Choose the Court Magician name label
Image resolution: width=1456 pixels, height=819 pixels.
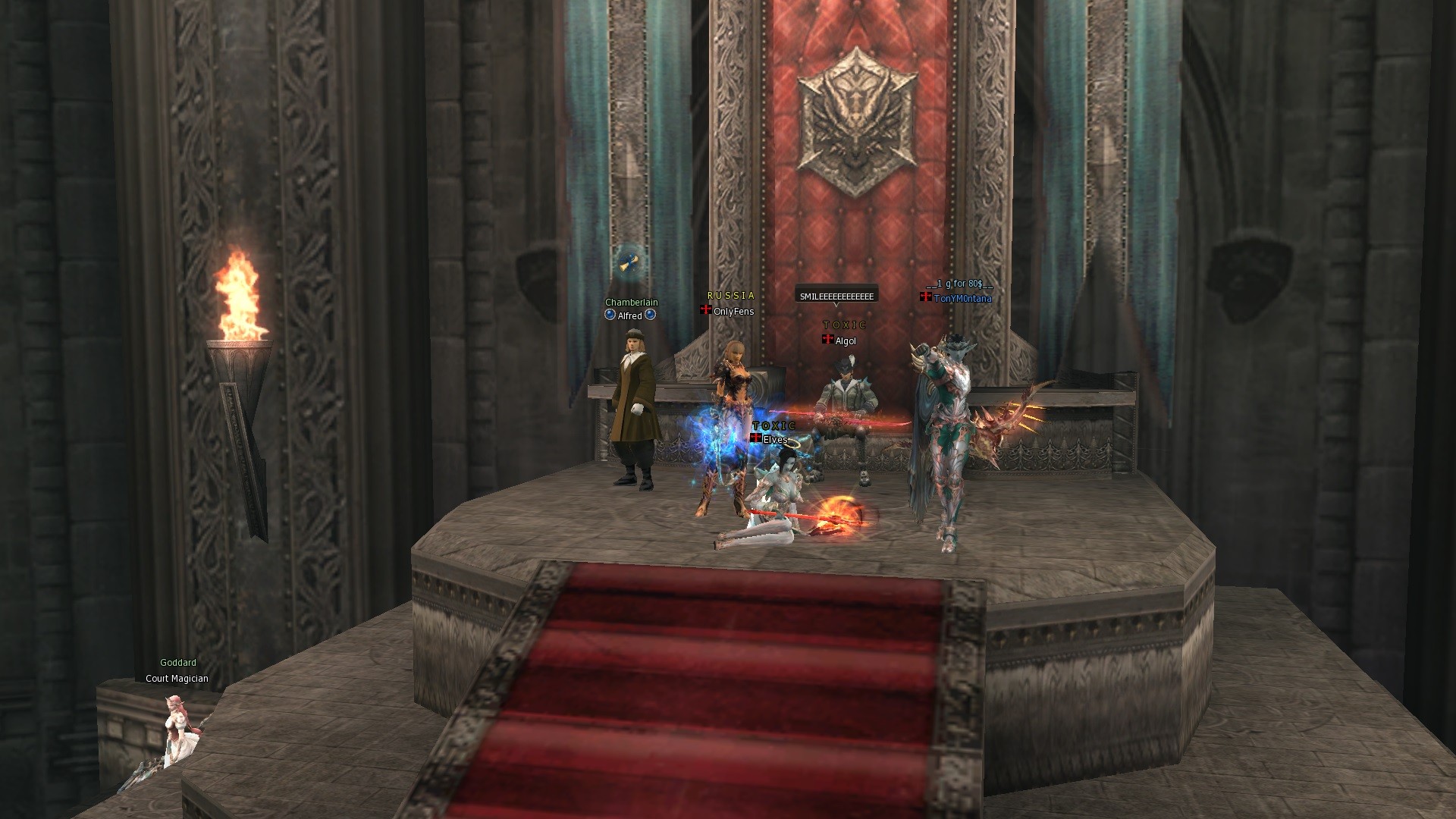[x=177, y=679]
